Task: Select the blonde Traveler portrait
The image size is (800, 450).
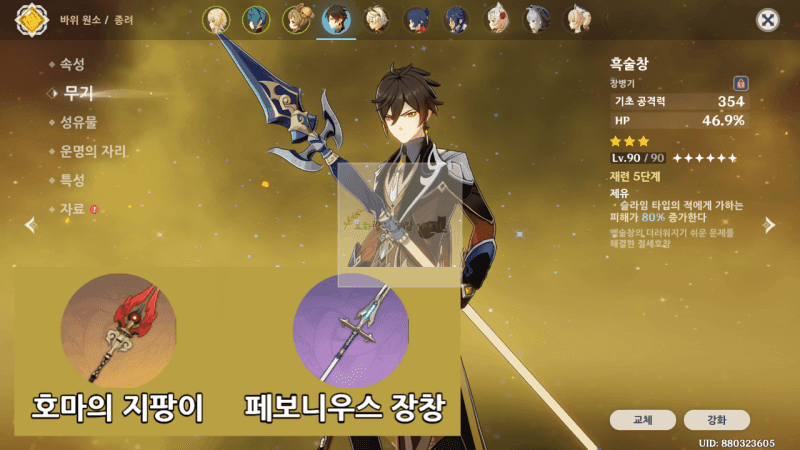Action: (216, 19)
